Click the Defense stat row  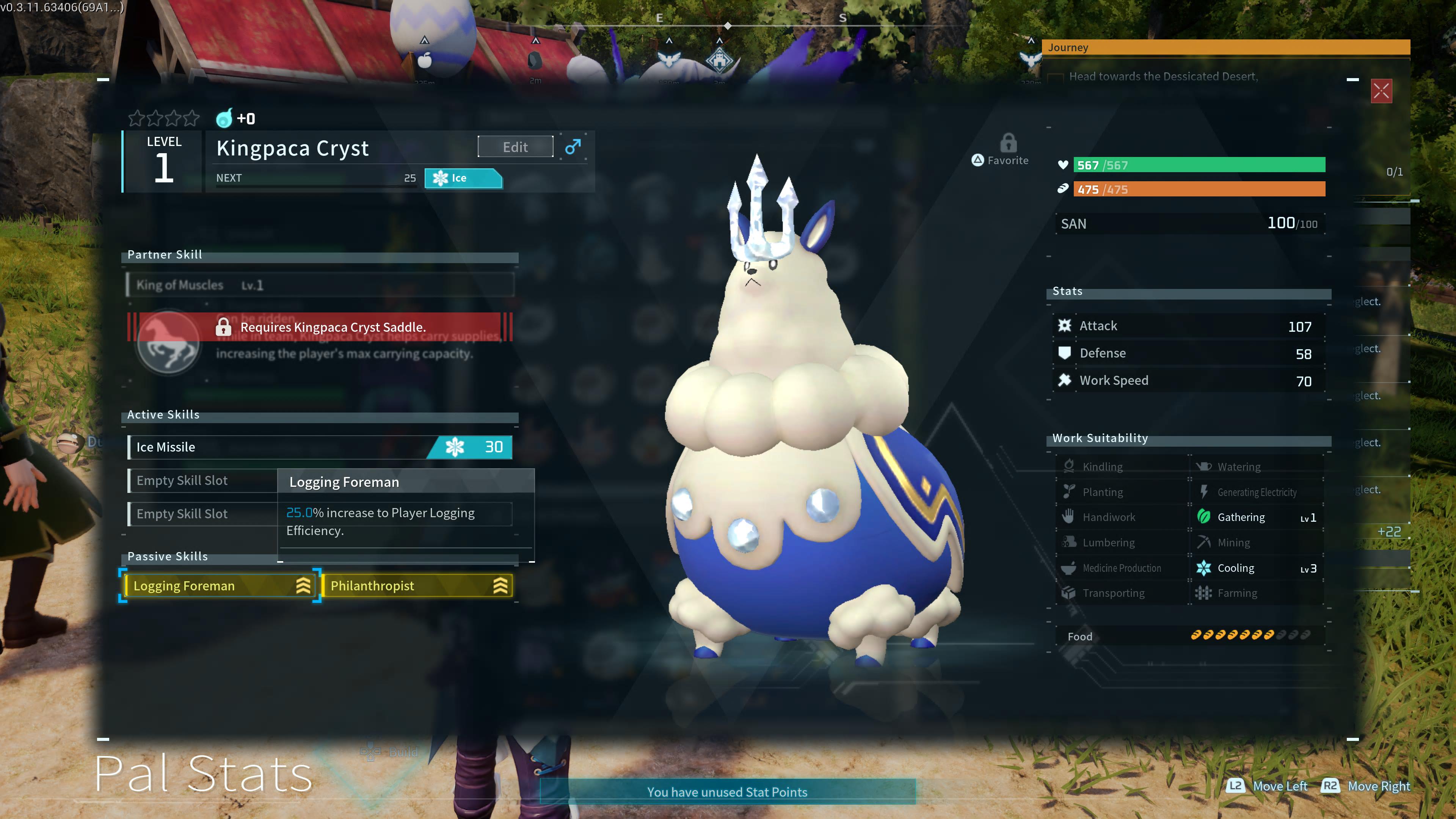point(1189,353)
